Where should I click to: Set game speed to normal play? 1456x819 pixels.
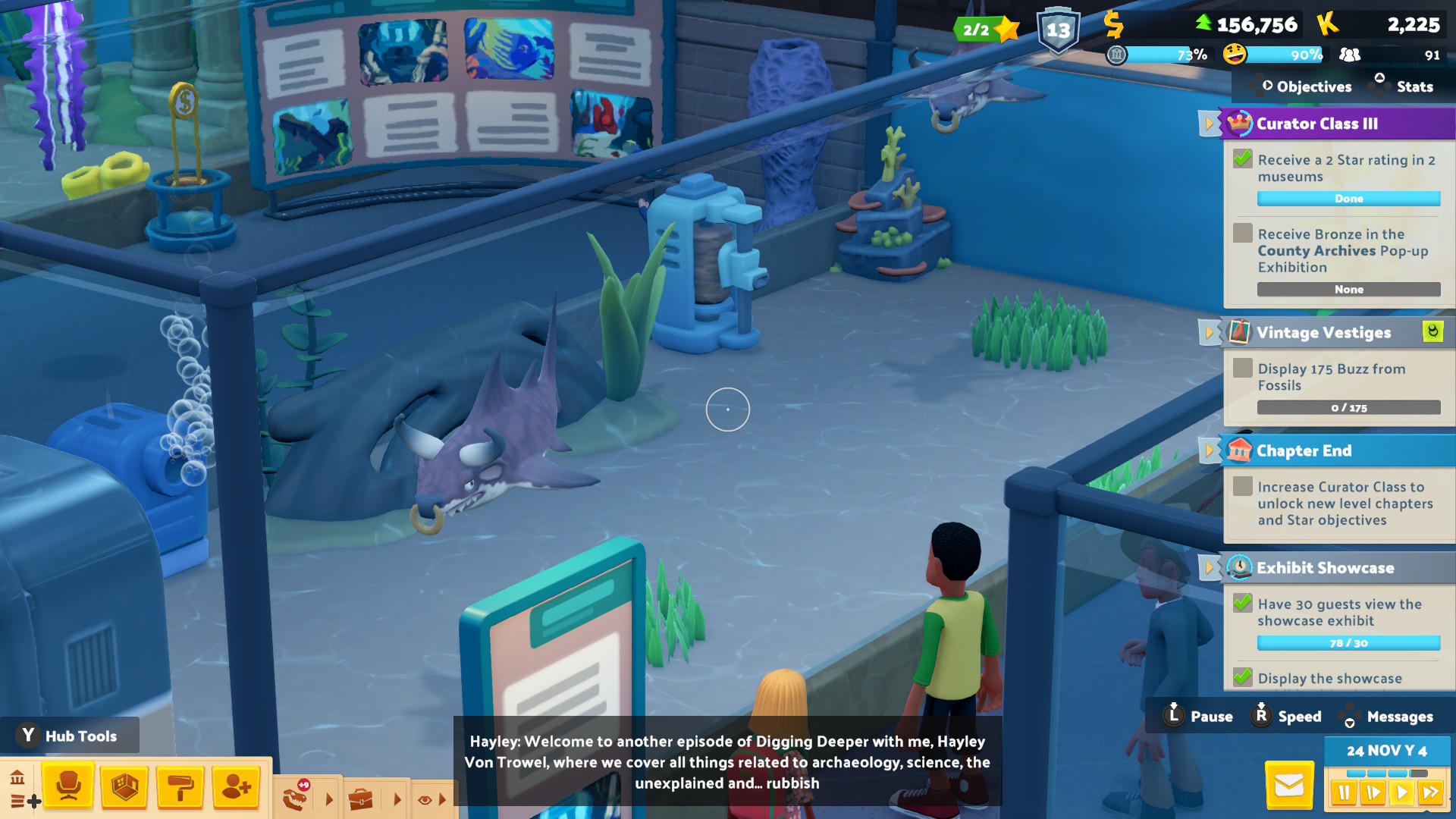tap(1402, 793)
